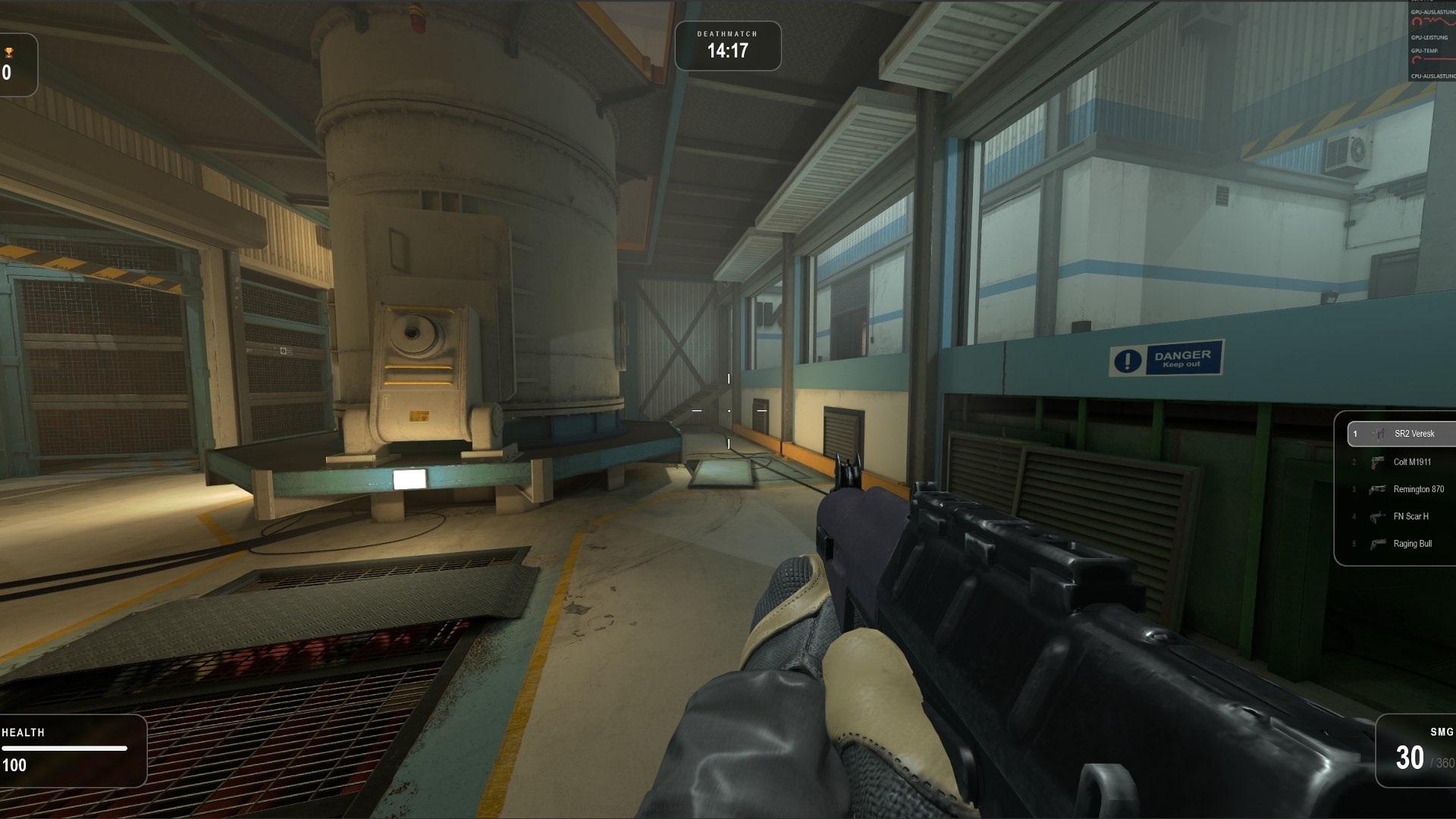Switch to the Colt M1911 pistol

(x=1403, y=462)
